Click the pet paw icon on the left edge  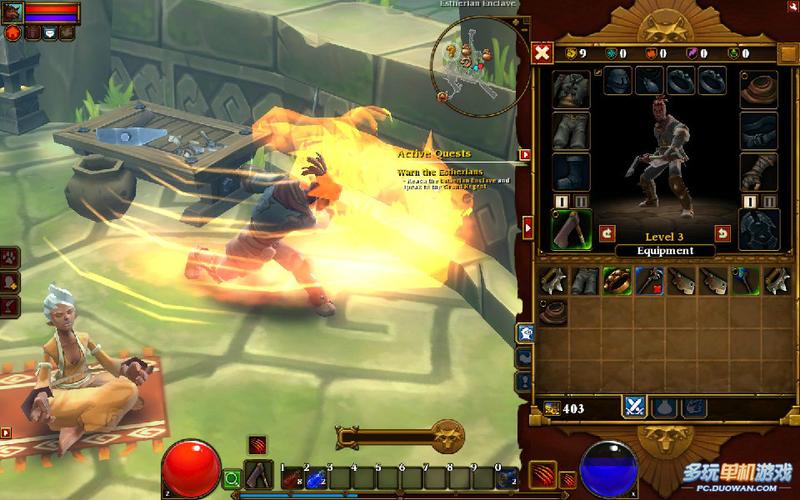pyautogui.click(x=9, y=256)
